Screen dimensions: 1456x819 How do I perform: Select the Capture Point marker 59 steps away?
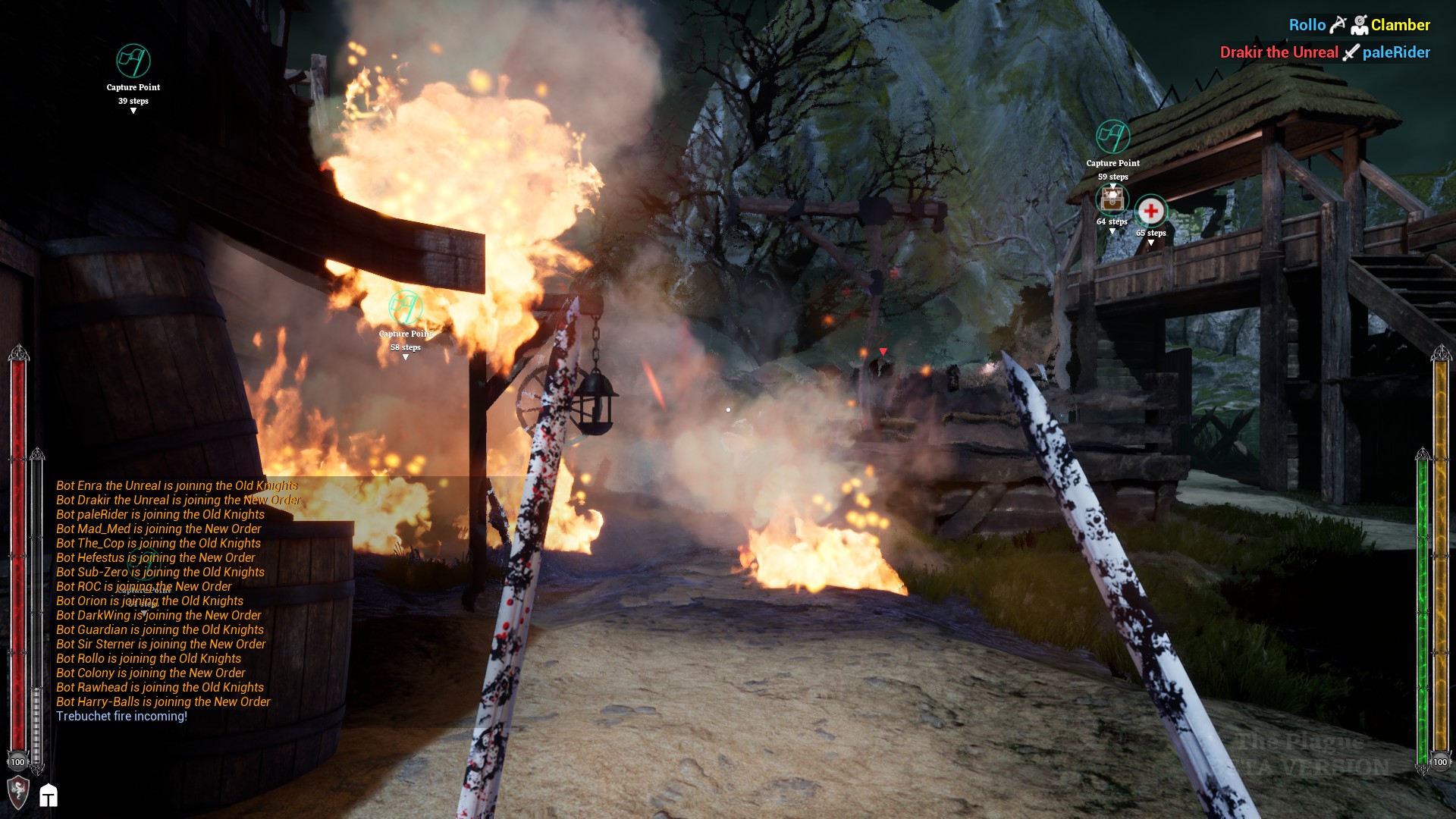click(x=1112, y=137)
